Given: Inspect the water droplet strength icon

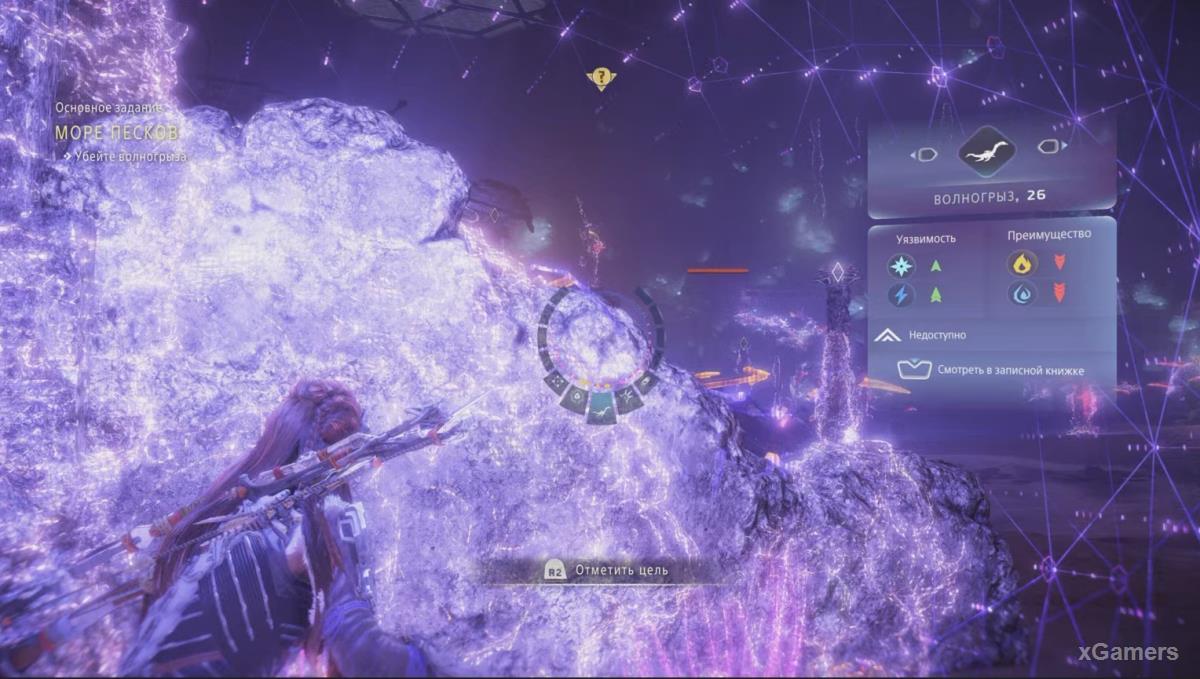Looking at the screenshot, I should click(x=1022, y=294).
